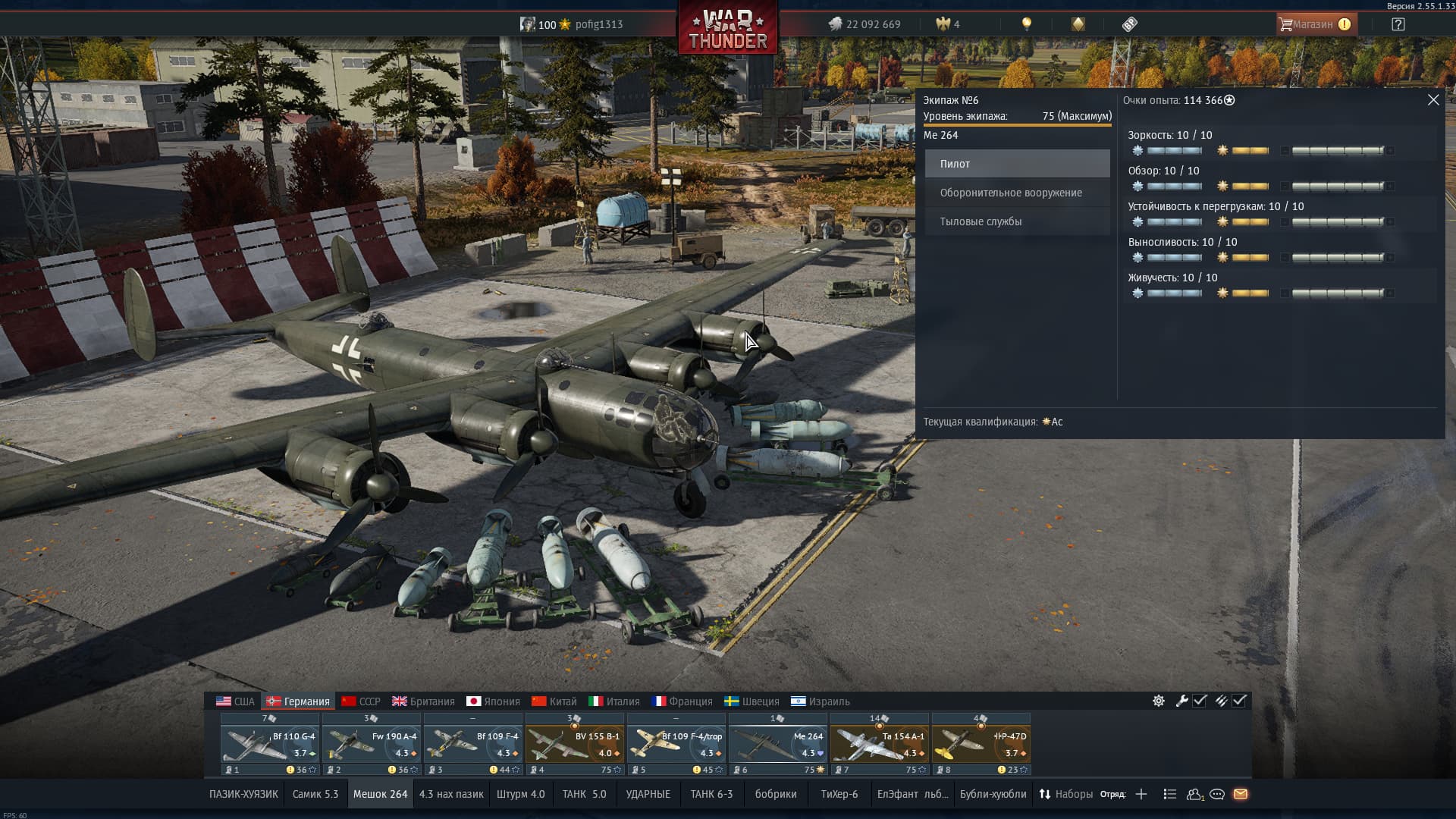Open the Магазин store

(1316, 24)
